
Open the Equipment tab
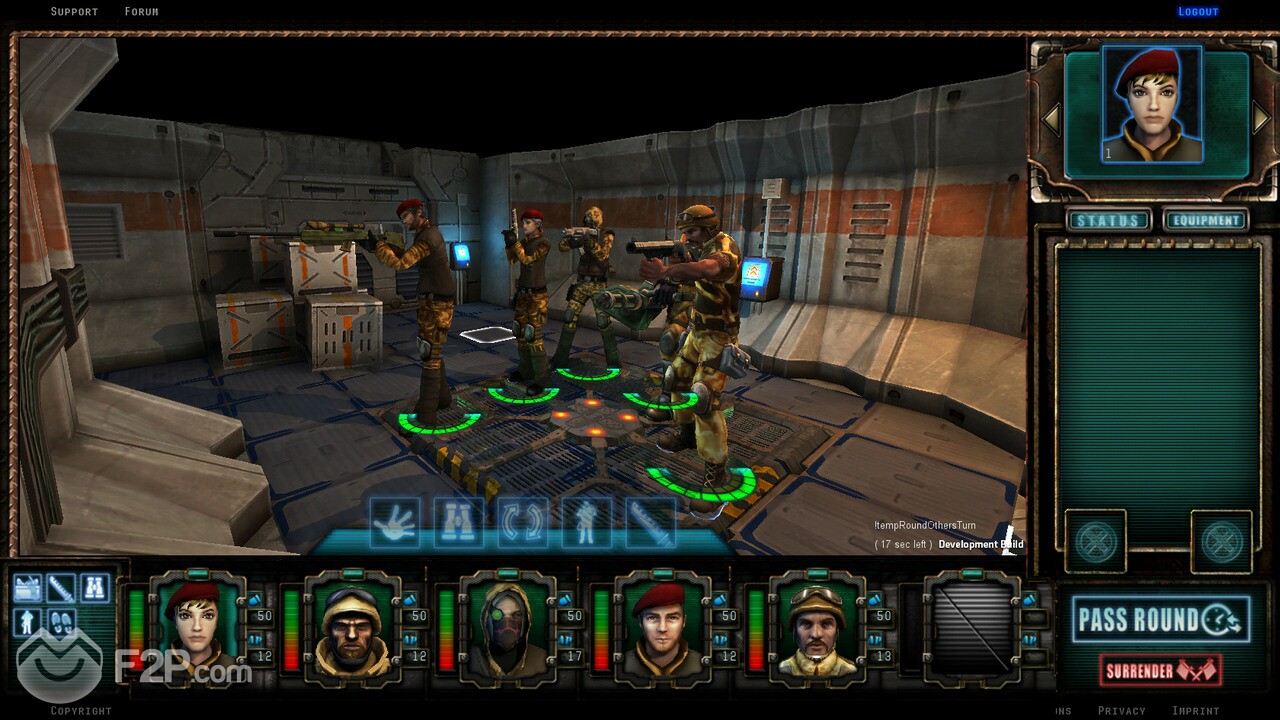click(1206, 220)
